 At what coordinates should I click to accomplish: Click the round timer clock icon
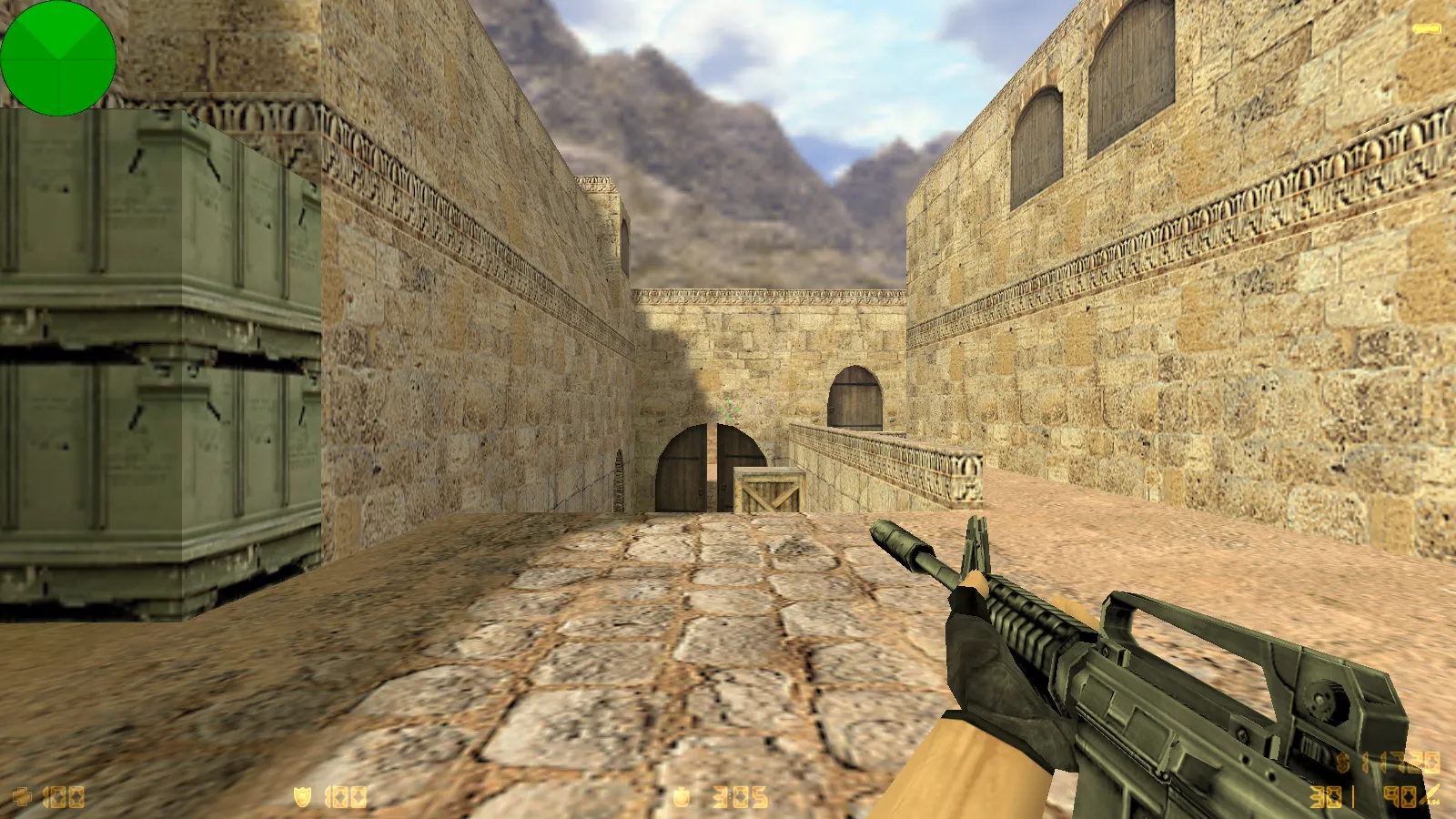[x=682, y=798]
